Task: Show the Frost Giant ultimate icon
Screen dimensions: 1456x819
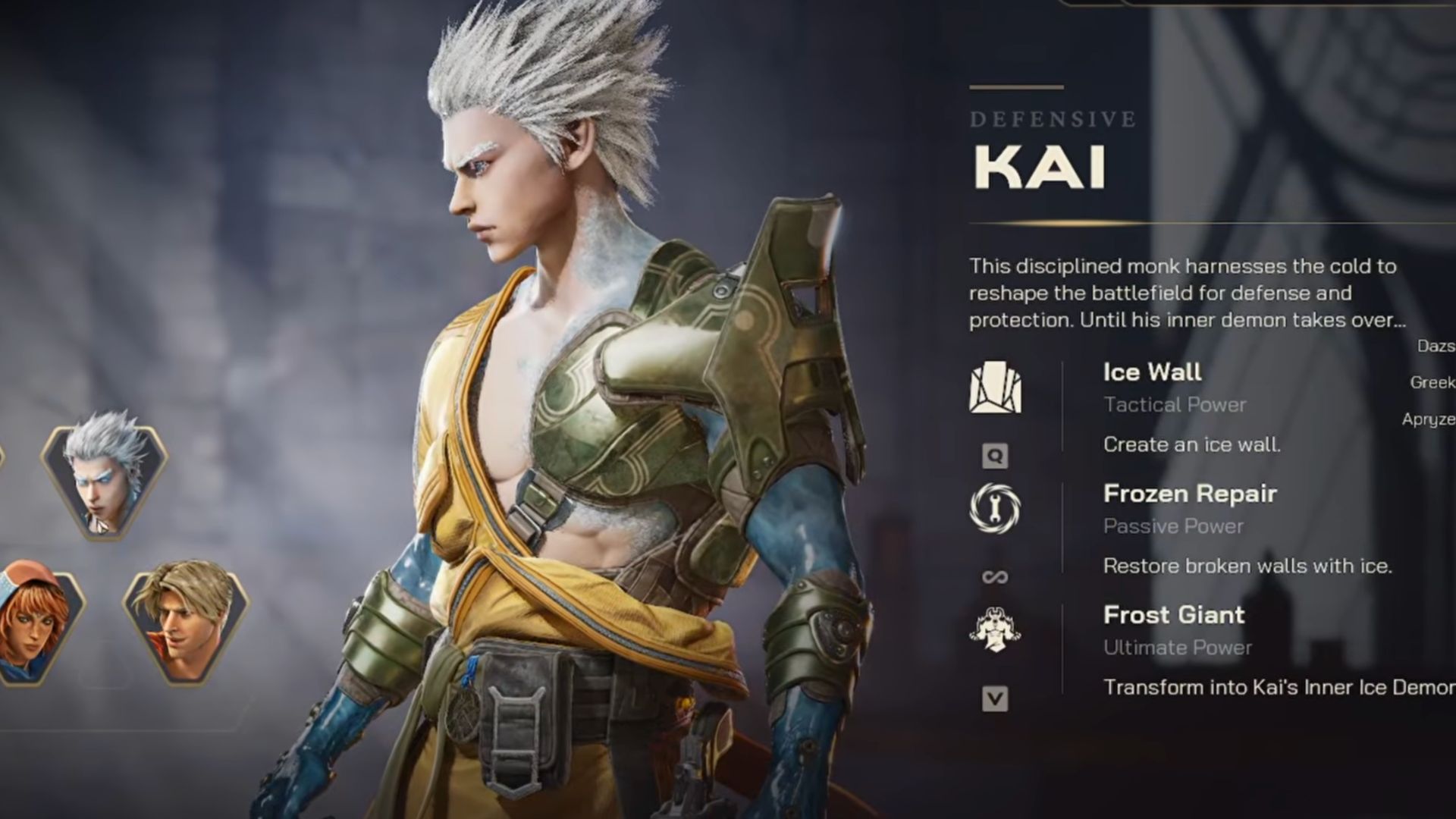Action: pos(995,629)
